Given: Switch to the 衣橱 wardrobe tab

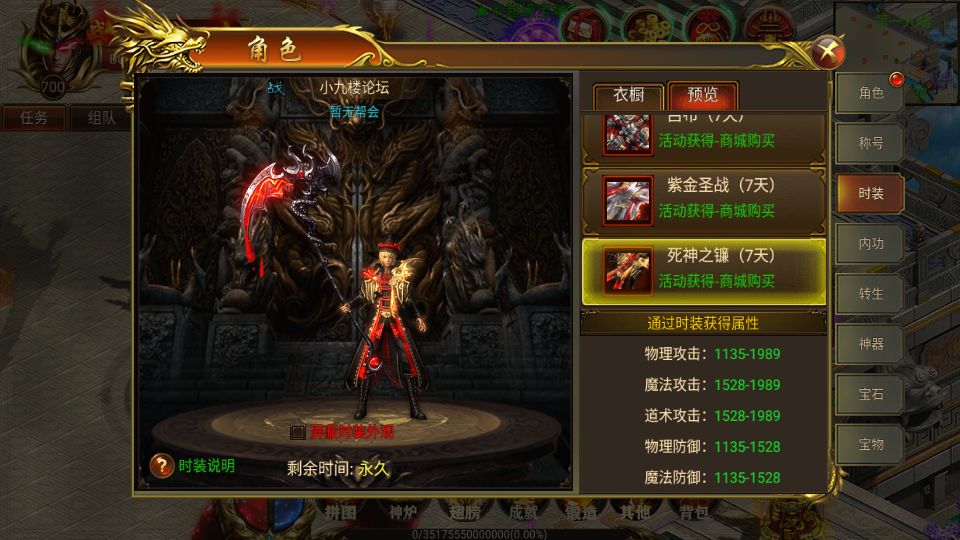Looking at the screenshot, I should 628,97.
